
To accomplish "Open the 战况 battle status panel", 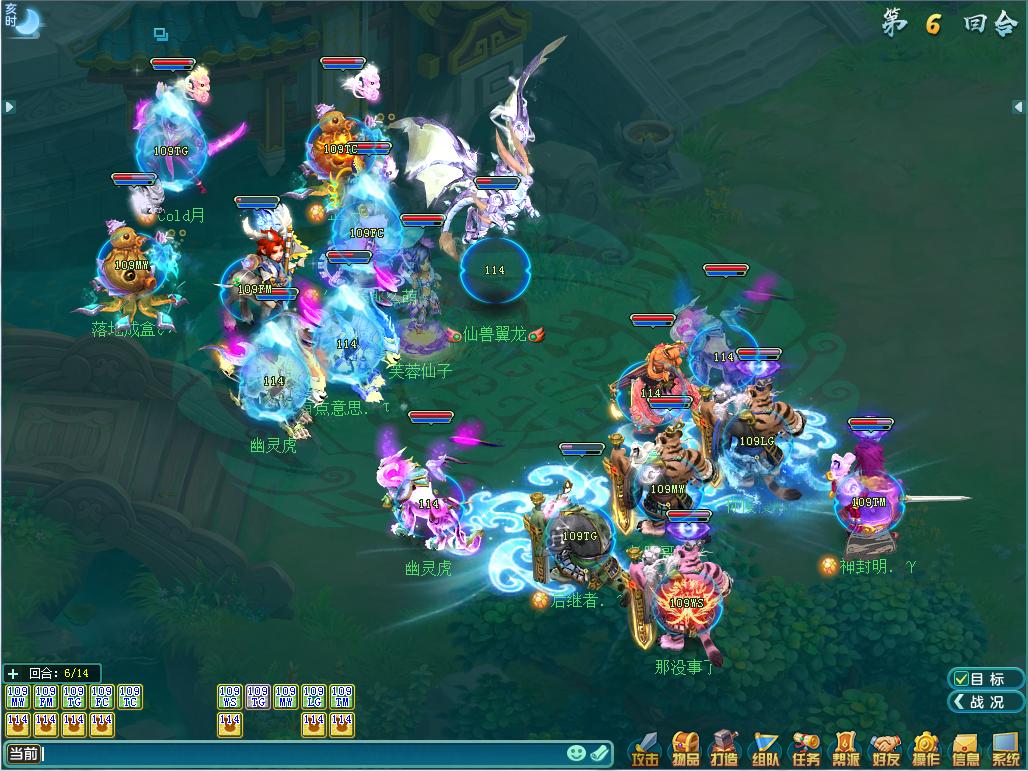I will coord(985,702).
